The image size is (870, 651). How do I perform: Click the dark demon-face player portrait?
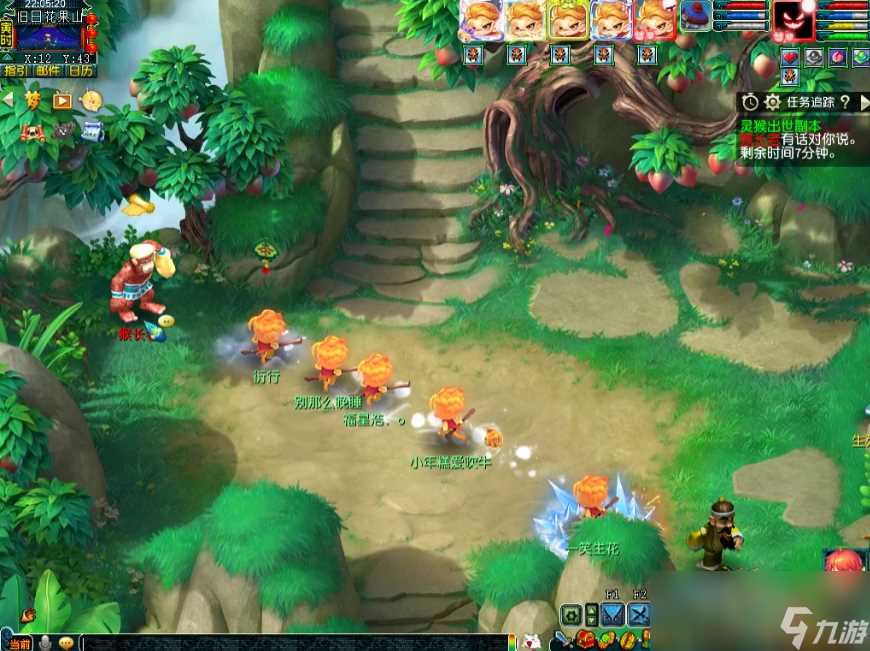tap(793, 20)
